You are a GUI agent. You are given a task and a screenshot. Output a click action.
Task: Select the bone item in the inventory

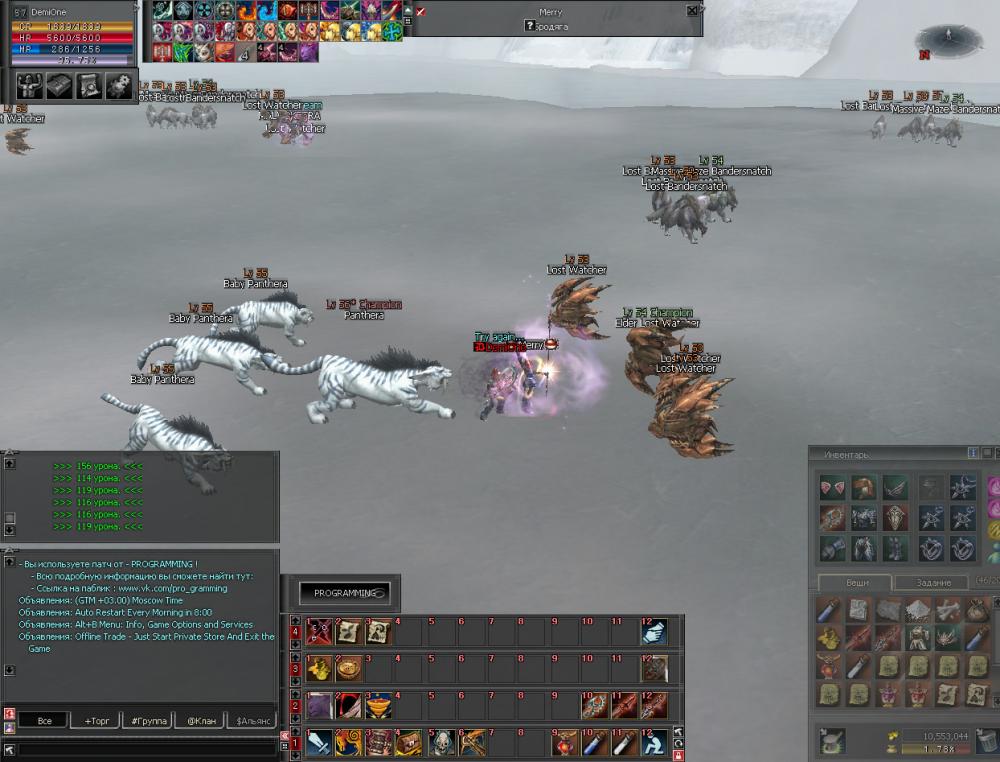click(x=946, y=610)
